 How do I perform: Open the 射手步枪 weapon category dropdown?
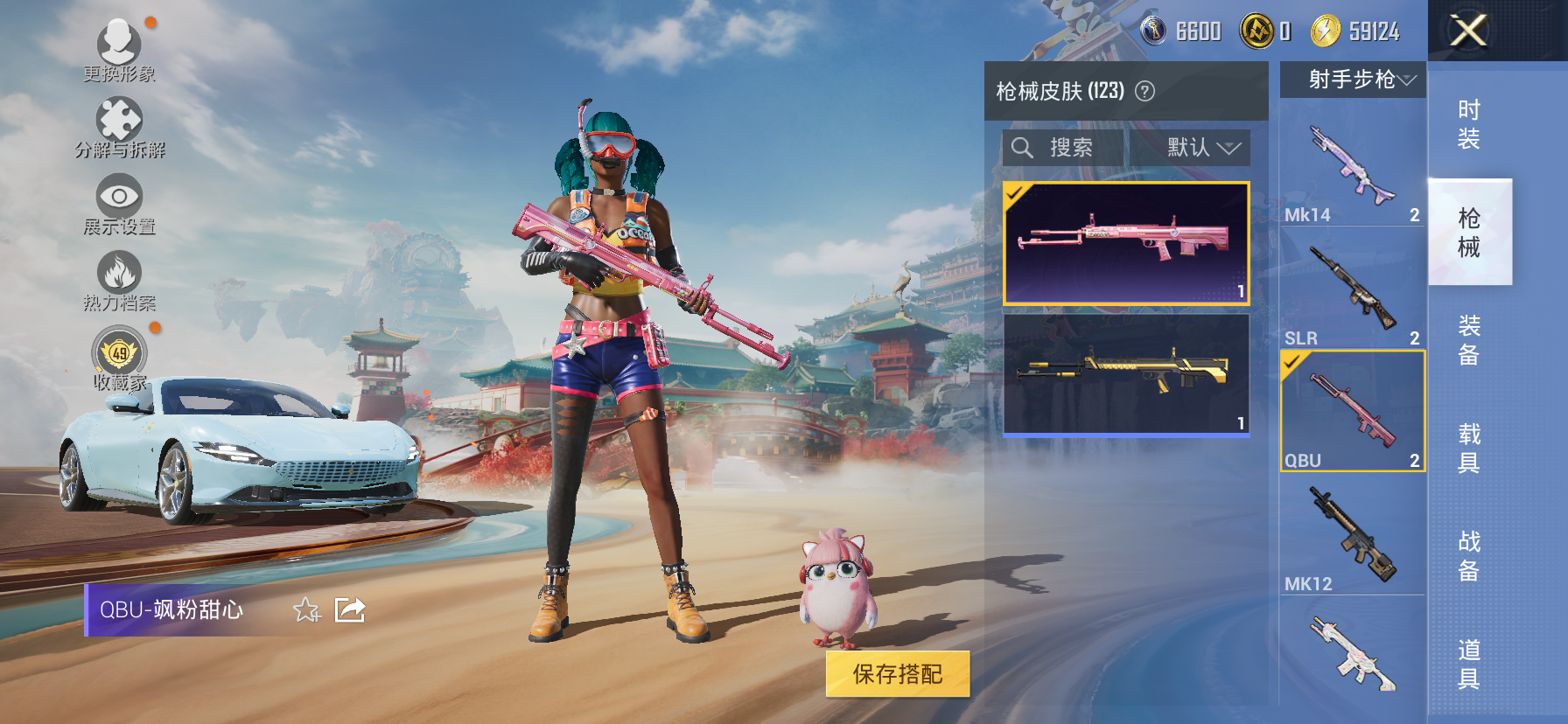tap(1351, 80)
